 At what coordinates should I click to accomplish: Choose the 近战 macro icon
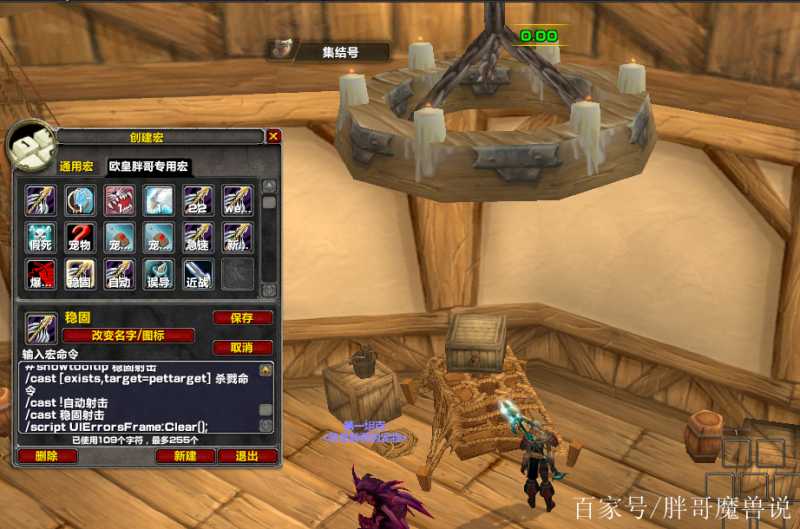pos(198,274)
